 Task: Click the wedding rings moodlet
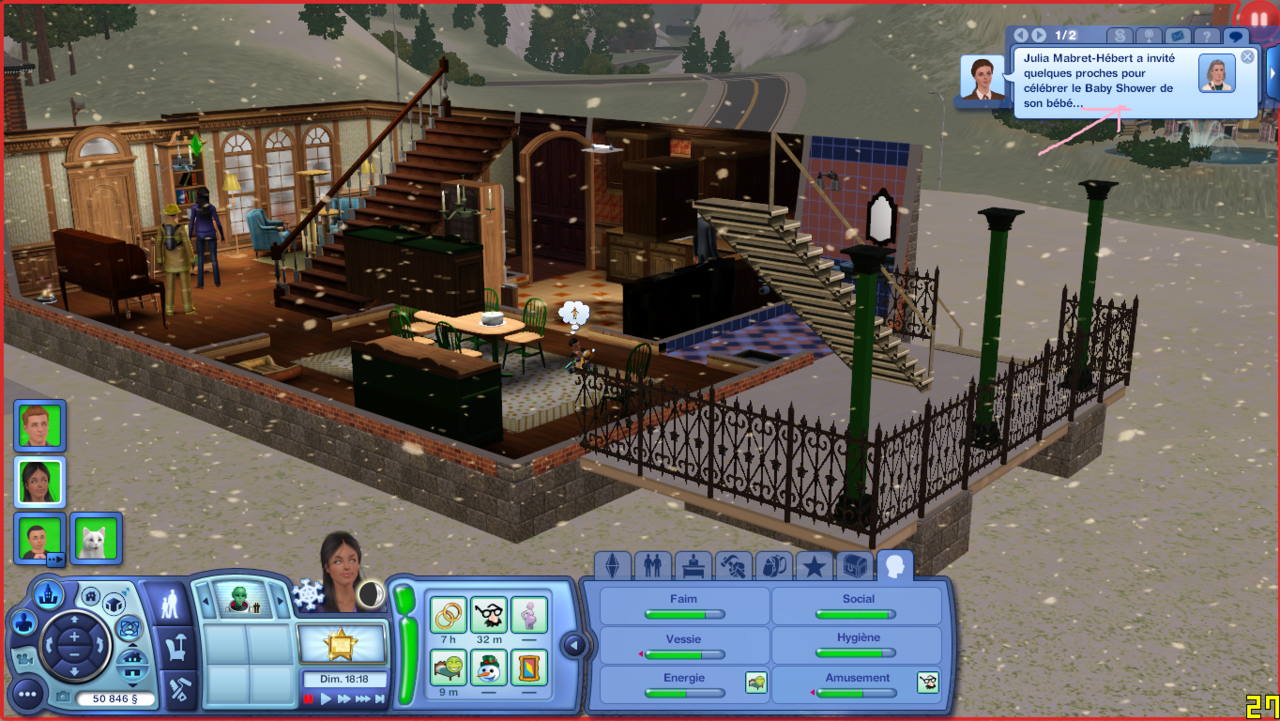448,614
